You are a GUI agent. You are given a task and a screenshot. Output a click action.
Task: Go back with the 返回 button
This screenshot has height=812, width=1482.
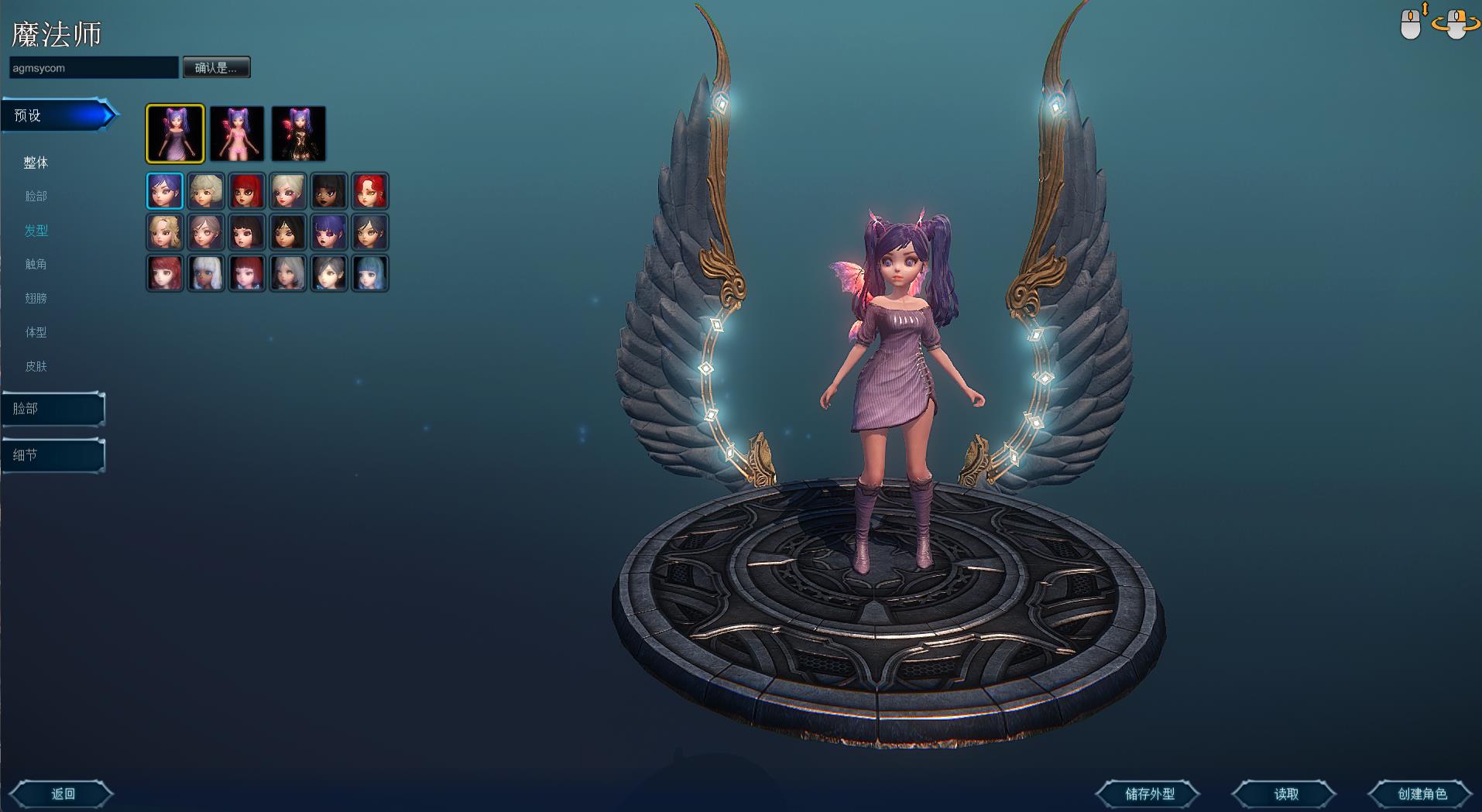pos(63,793)
